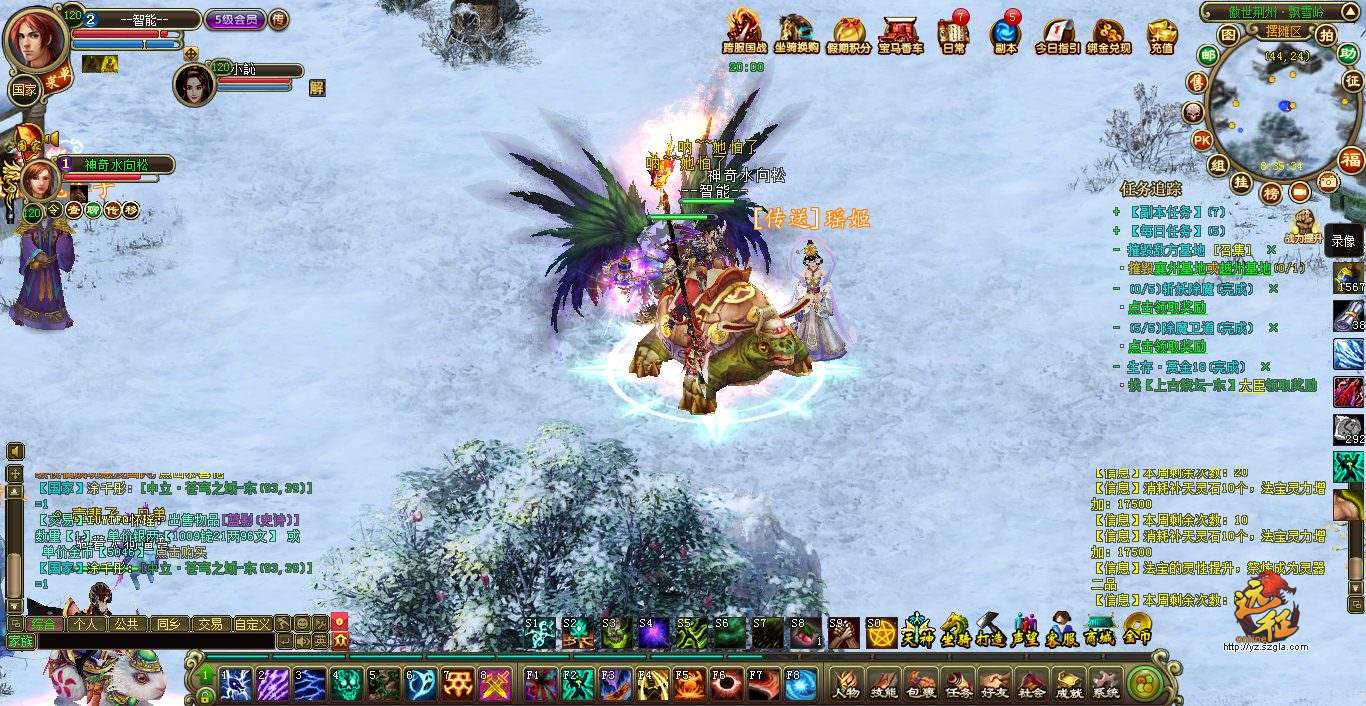Screen dimensions: 1366x706
Task: Open the 邮 mail button near minimap
Action: coord(1208,56)
